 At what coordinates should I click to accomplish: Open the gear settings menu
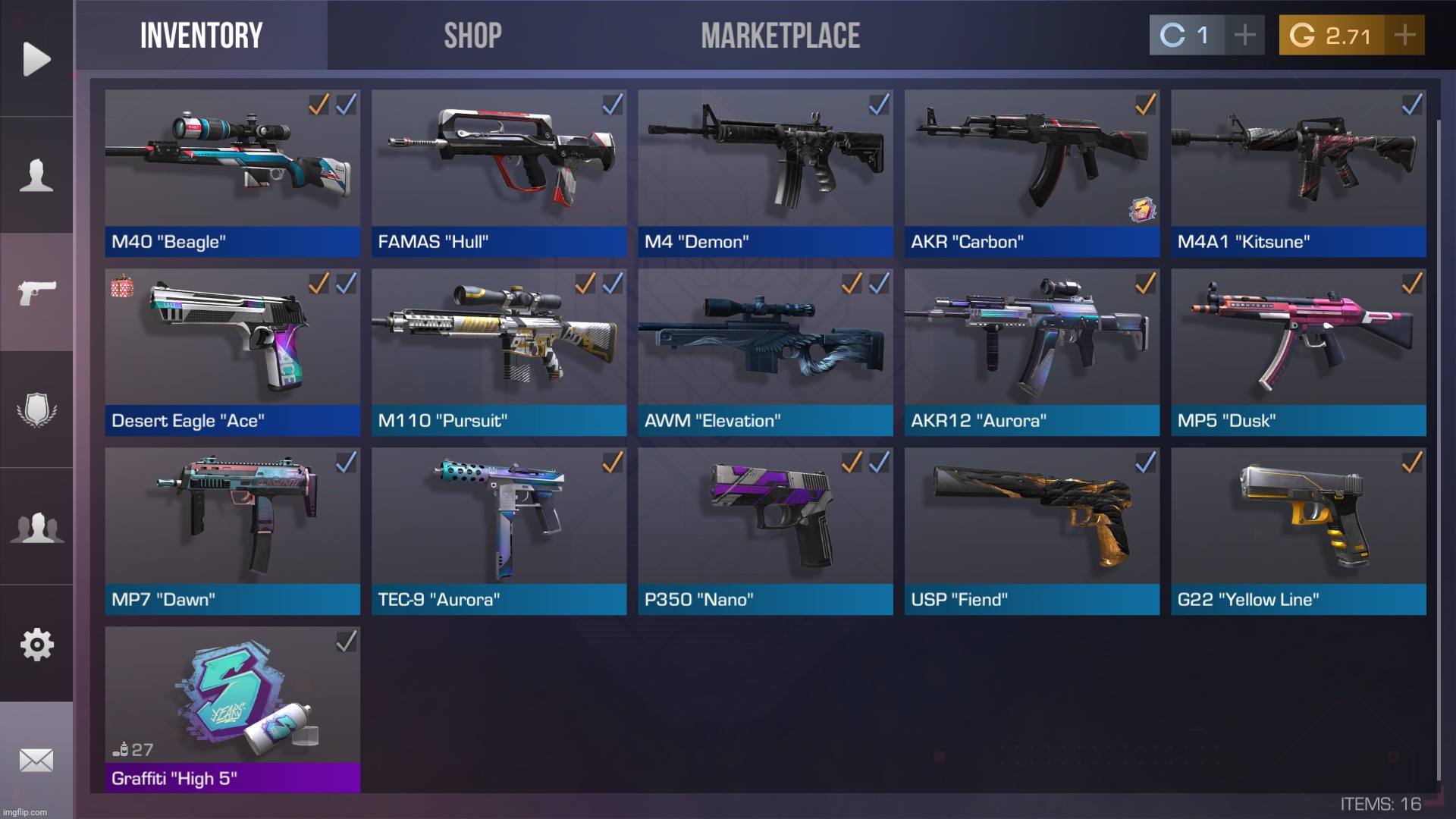36,645
